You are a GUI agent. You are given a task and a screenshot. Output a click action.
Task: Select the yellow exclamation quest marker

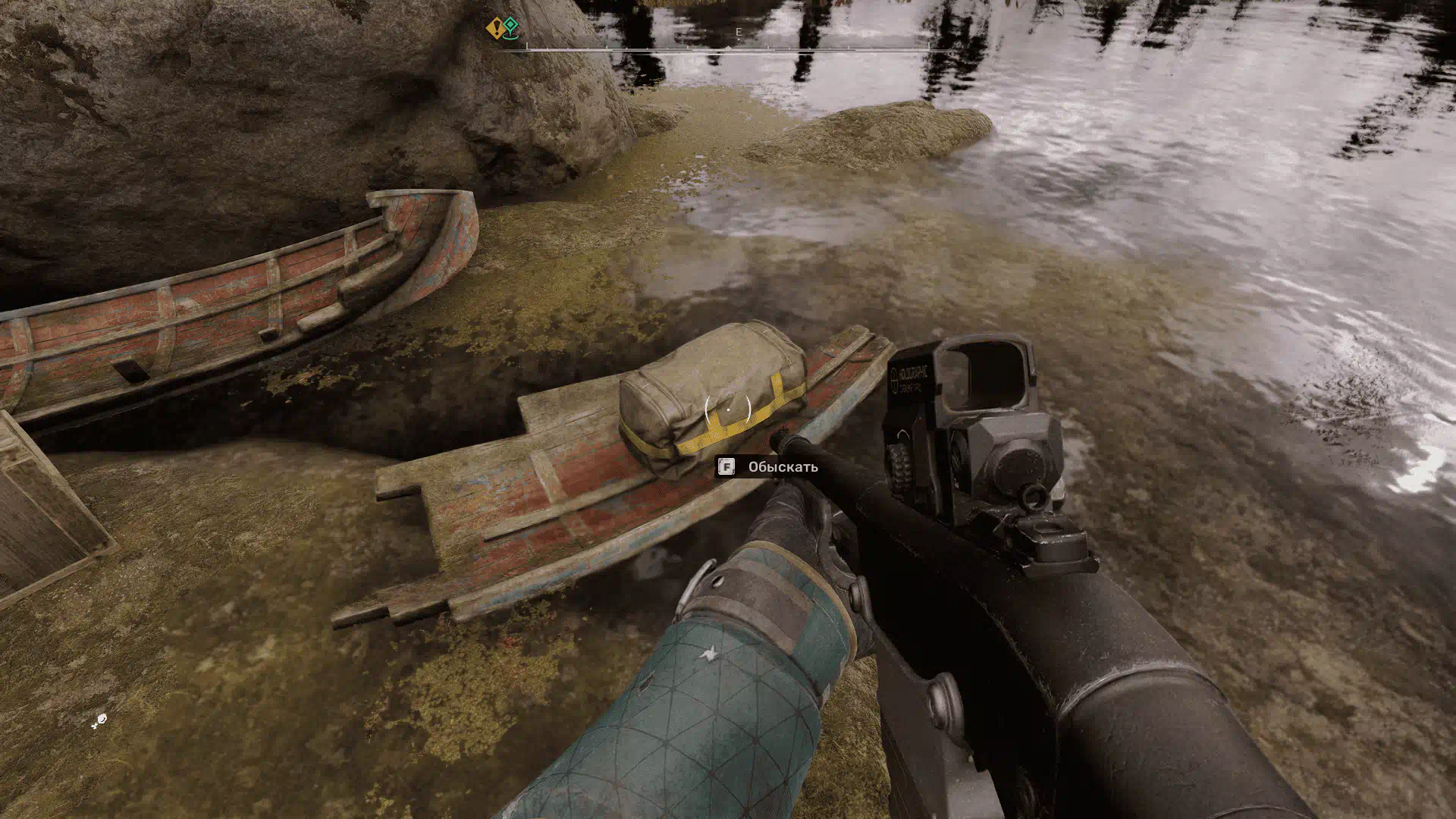494,28
